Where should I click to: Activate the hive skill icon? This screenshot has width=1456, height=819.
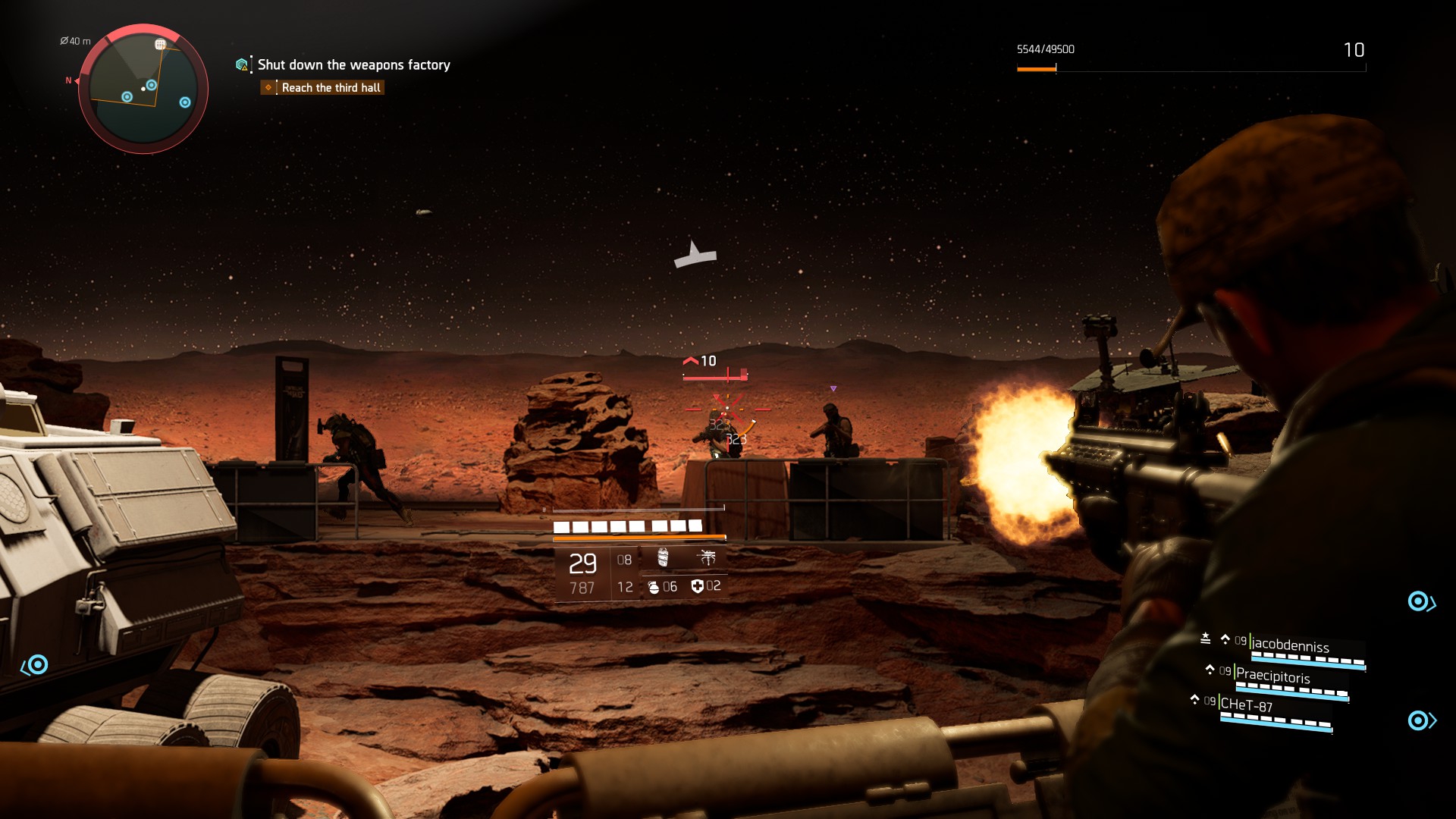pos(663,558)
